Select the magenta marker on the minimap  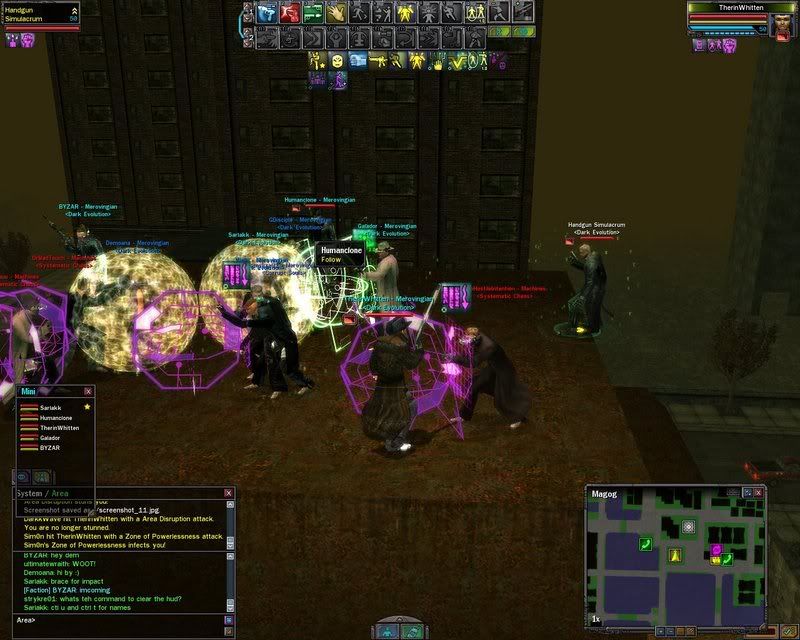716,549
